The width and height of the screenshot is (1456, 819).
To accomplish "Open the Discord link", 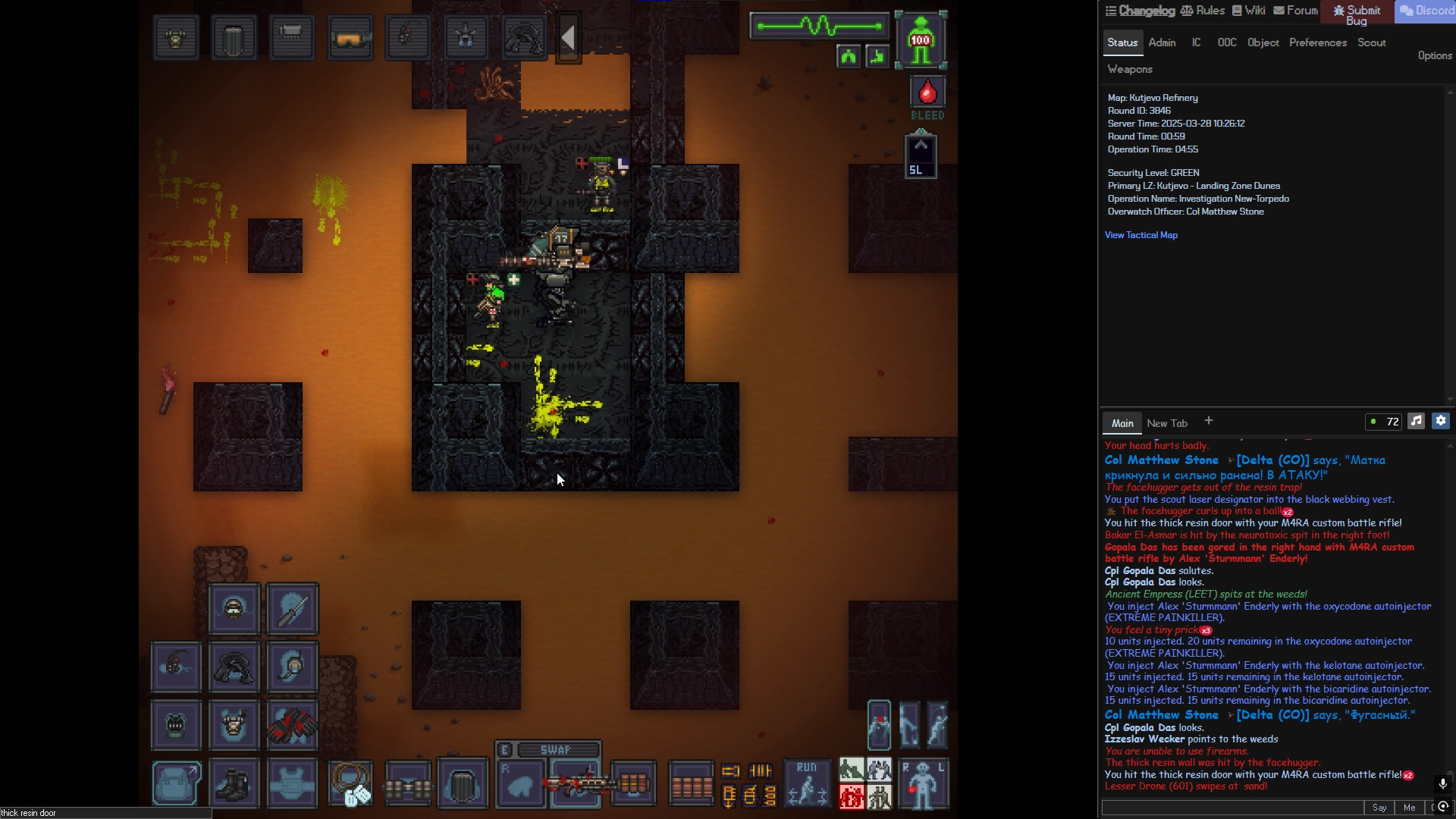I will tap(1426, 11).
